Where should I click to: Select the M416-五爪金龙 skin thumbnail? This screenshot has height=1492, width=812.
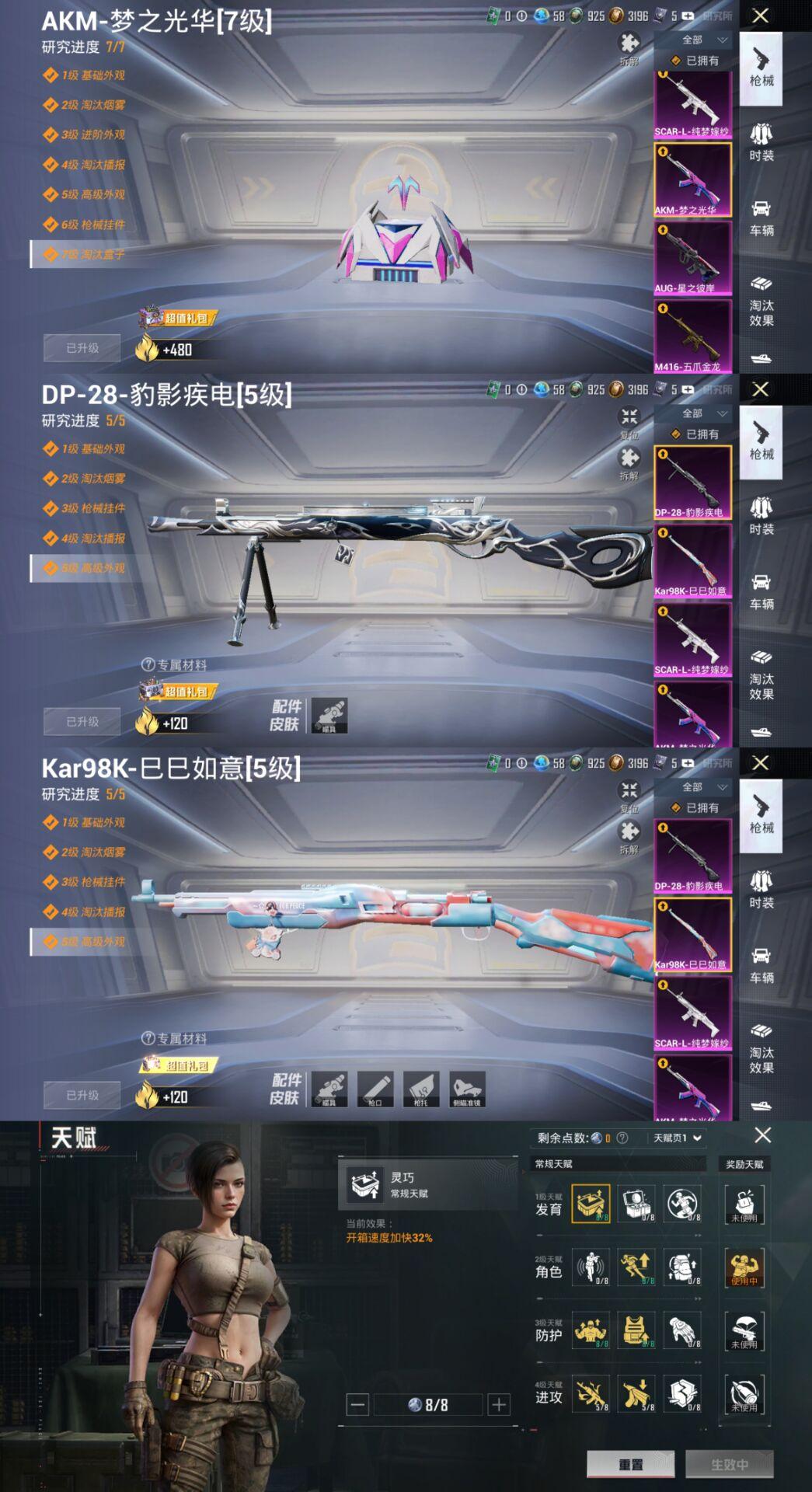coord(692,337)
